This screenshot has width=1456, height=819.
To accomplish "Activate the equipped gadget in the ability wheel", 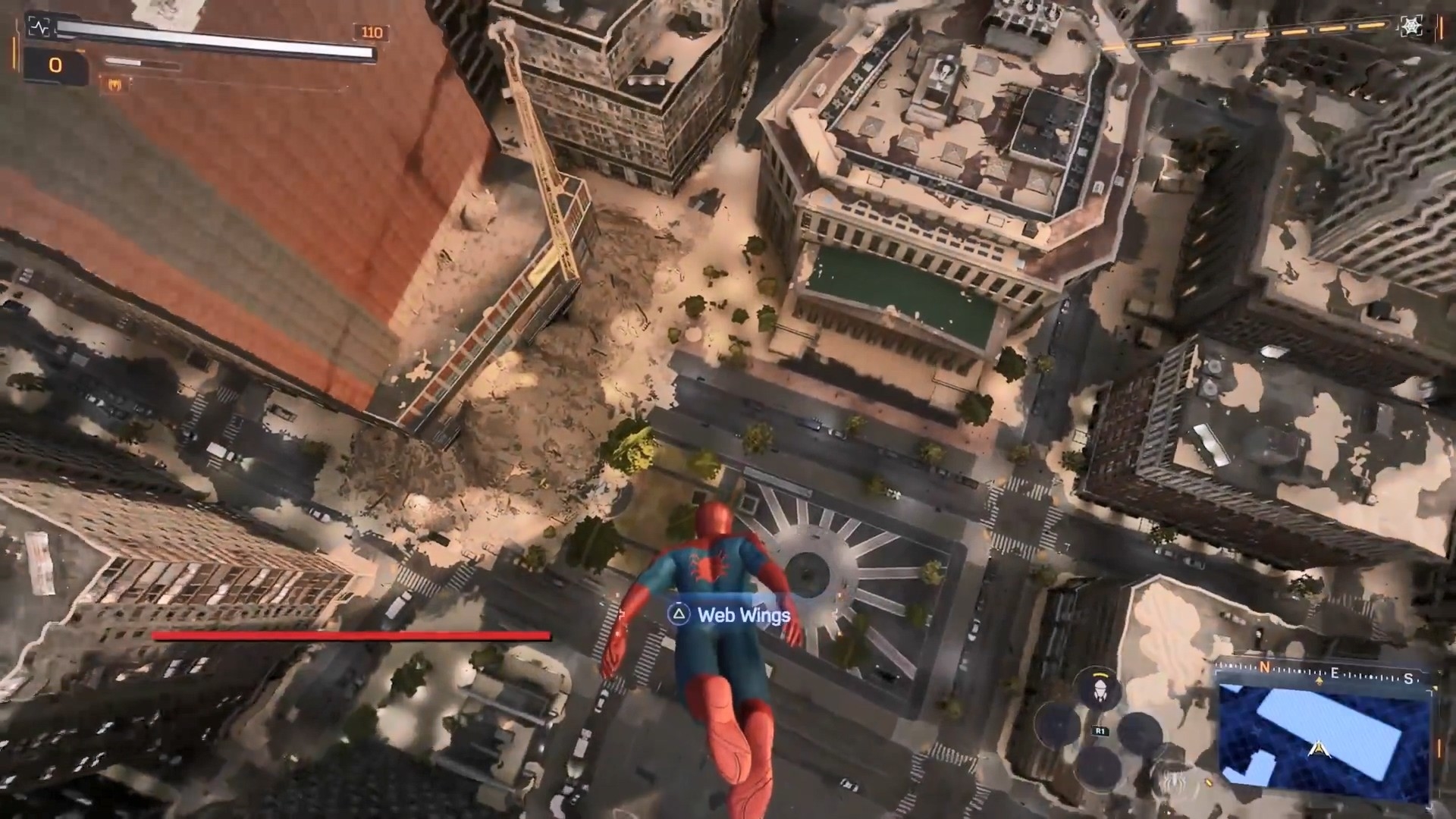I will 1097,688.
